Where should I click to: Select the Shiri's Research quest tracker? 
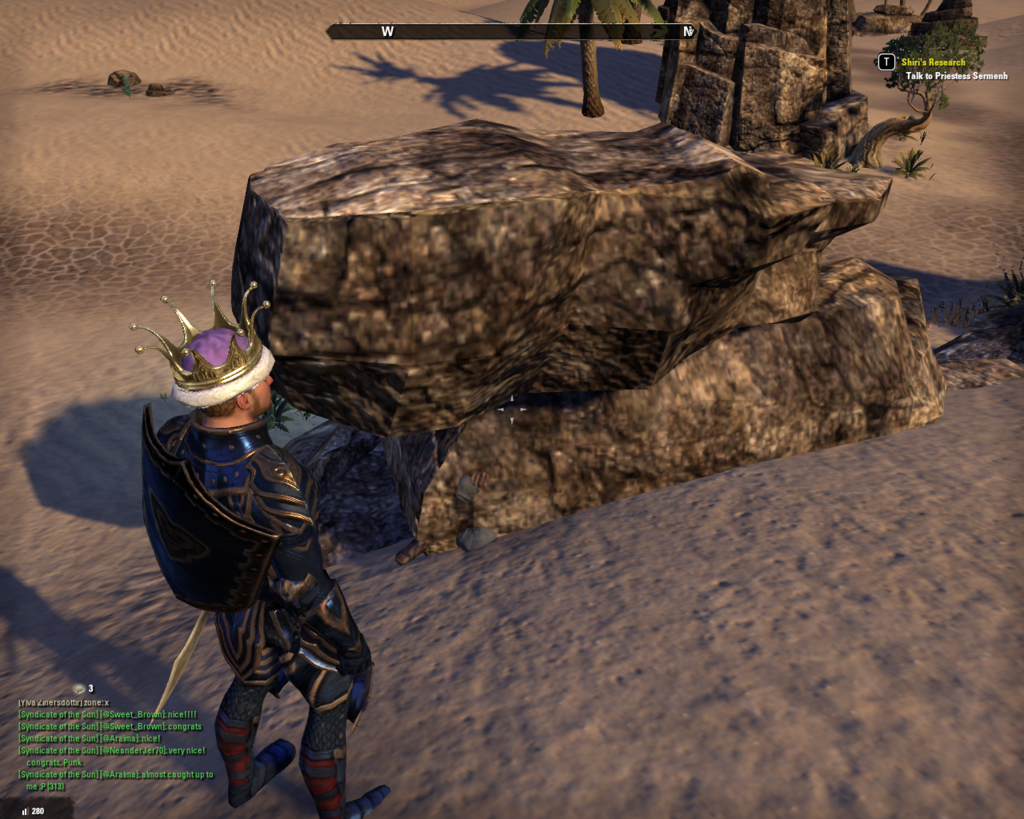click(x=932, y=62)
